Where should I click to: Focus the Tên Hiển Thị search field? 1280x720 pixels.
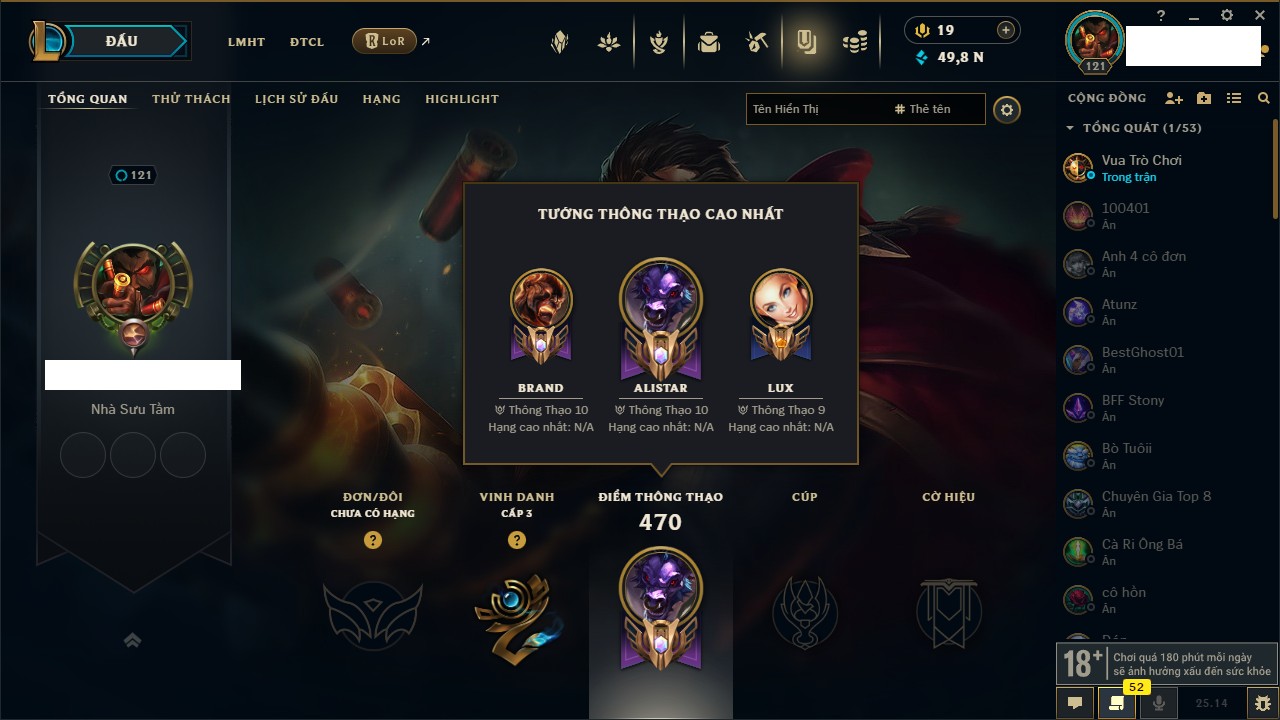(815, 109)
